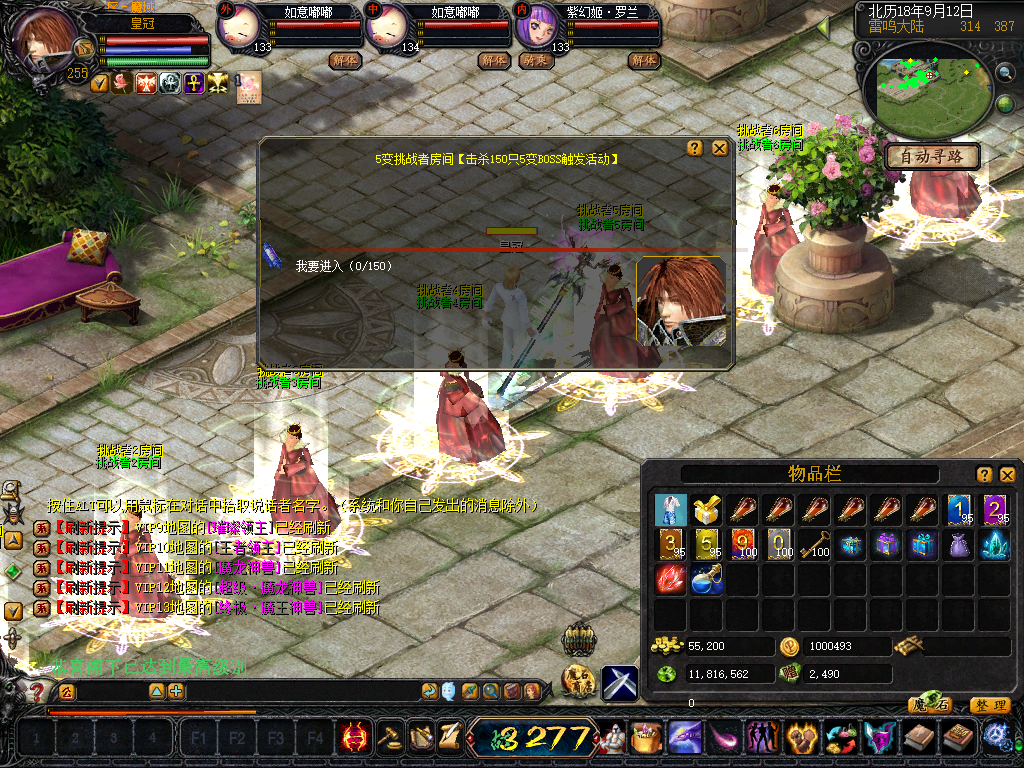Click 骑乘 under the 紫幻姬·罗兰 pet

pos(536,60)
